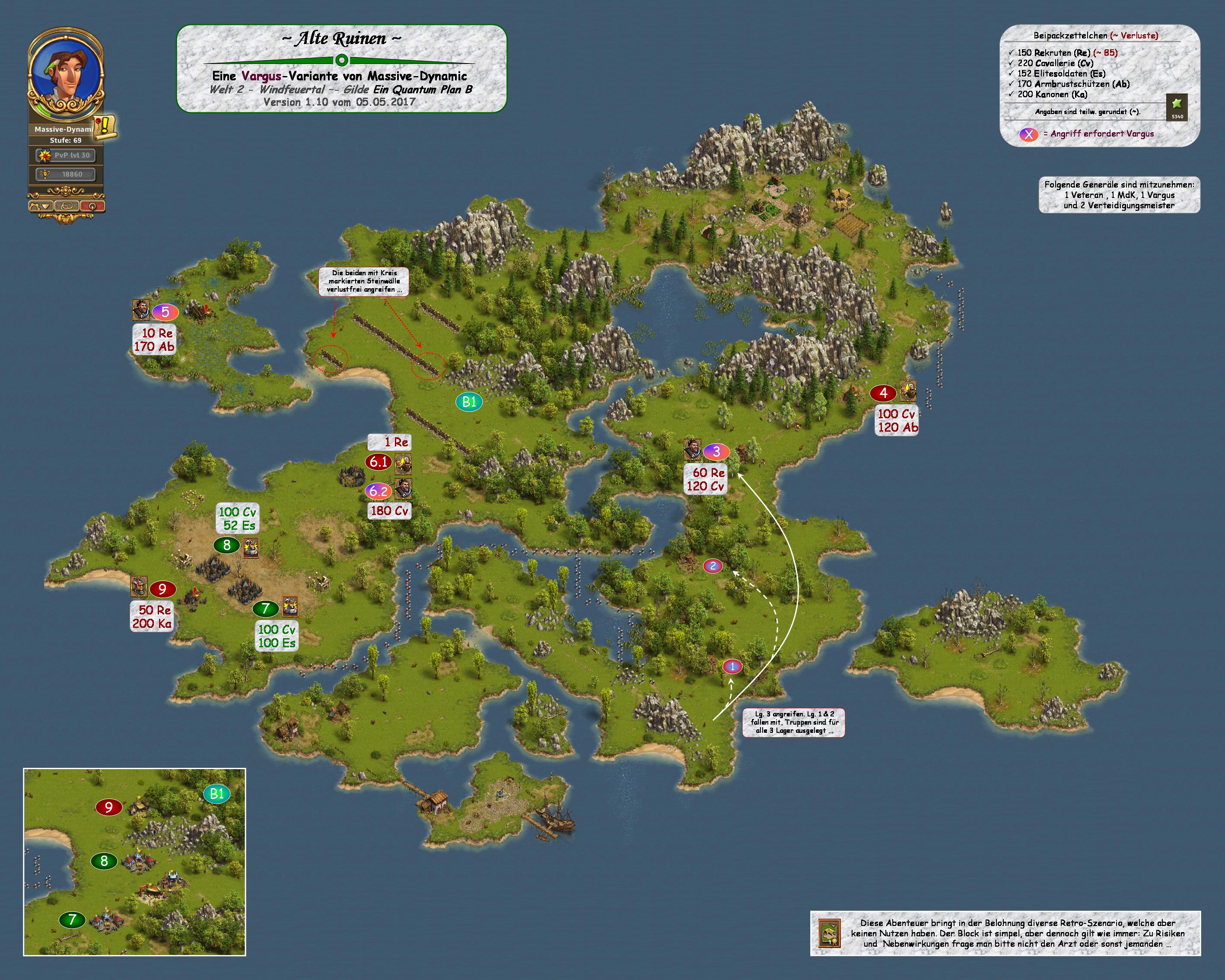Image resolution: width=1225 pixels, height=980 pixels.
Task: Pick purple camp marker 6.2
Action: click(379, 491)
